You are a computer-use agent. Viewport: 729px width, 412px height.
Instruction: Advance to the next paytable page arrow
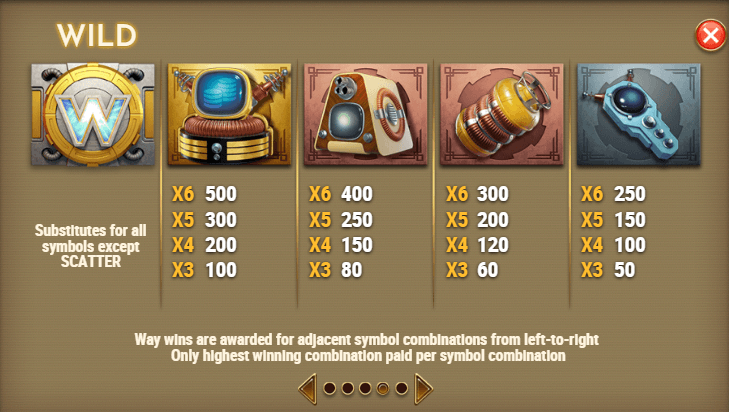[x=423, y=387]
